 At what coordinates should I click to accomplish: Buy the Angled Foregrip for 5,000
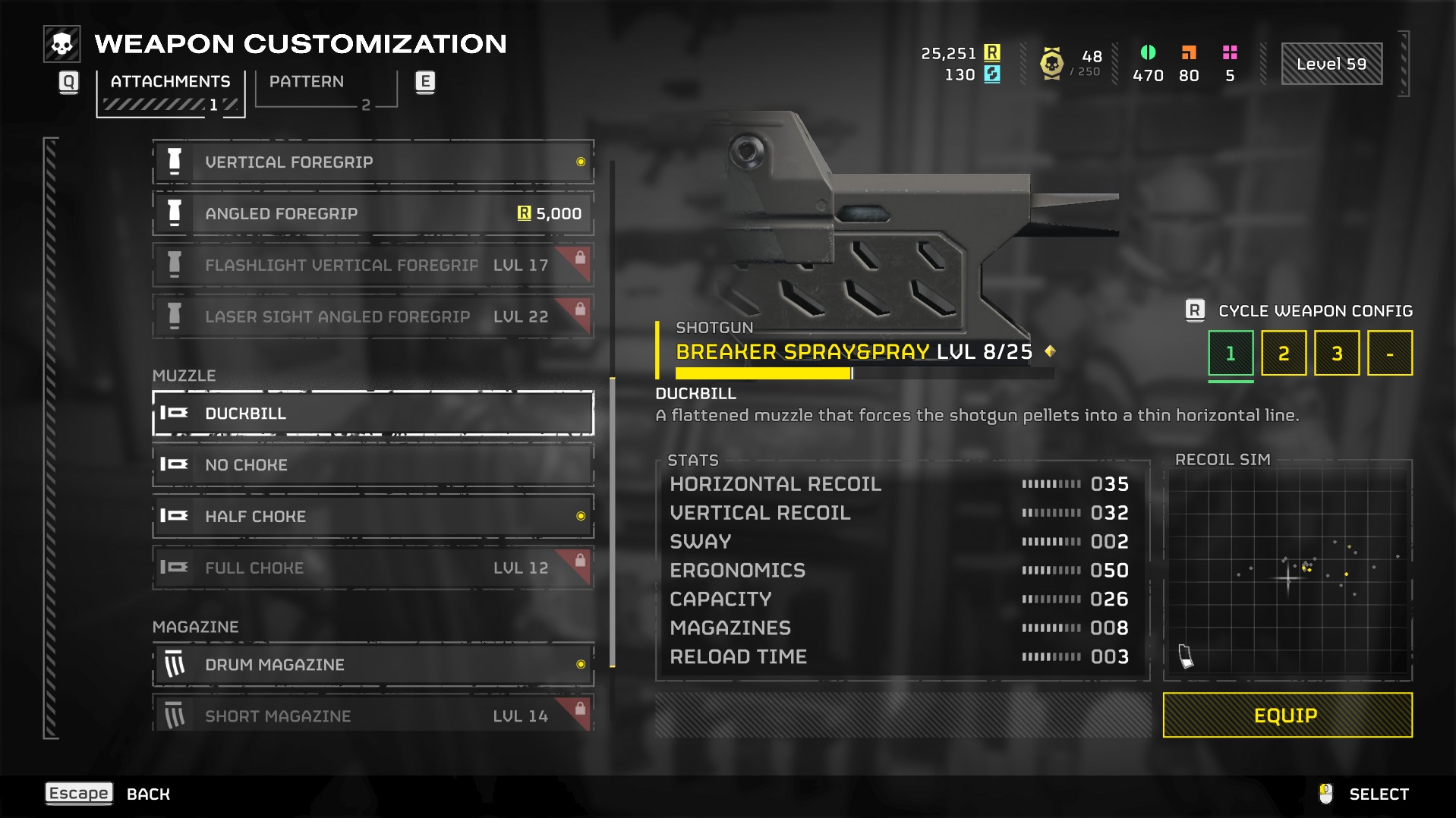(373, 214)
